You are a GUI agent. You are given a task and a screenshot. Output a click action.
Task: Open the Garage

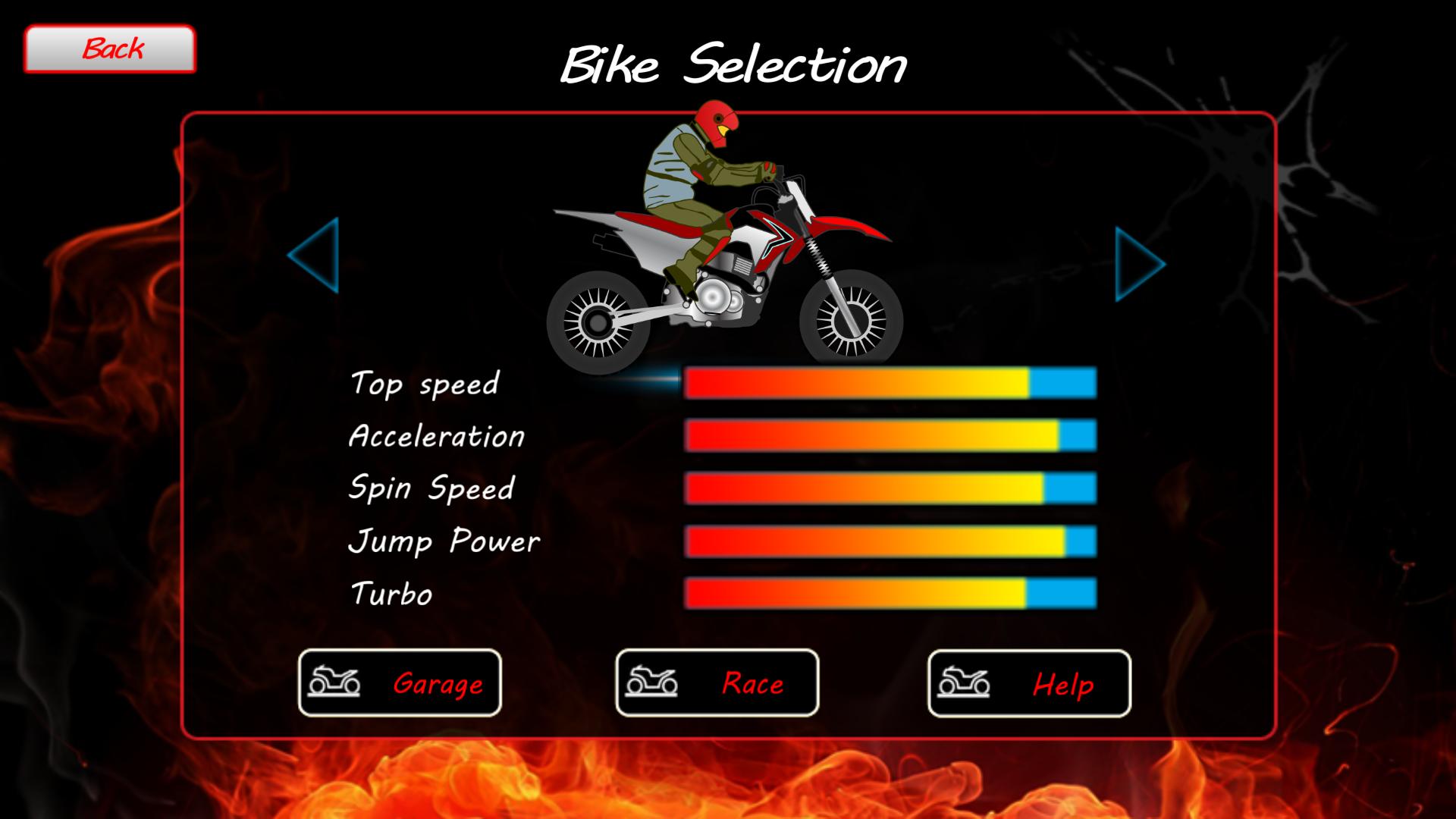tap(400, 683)
